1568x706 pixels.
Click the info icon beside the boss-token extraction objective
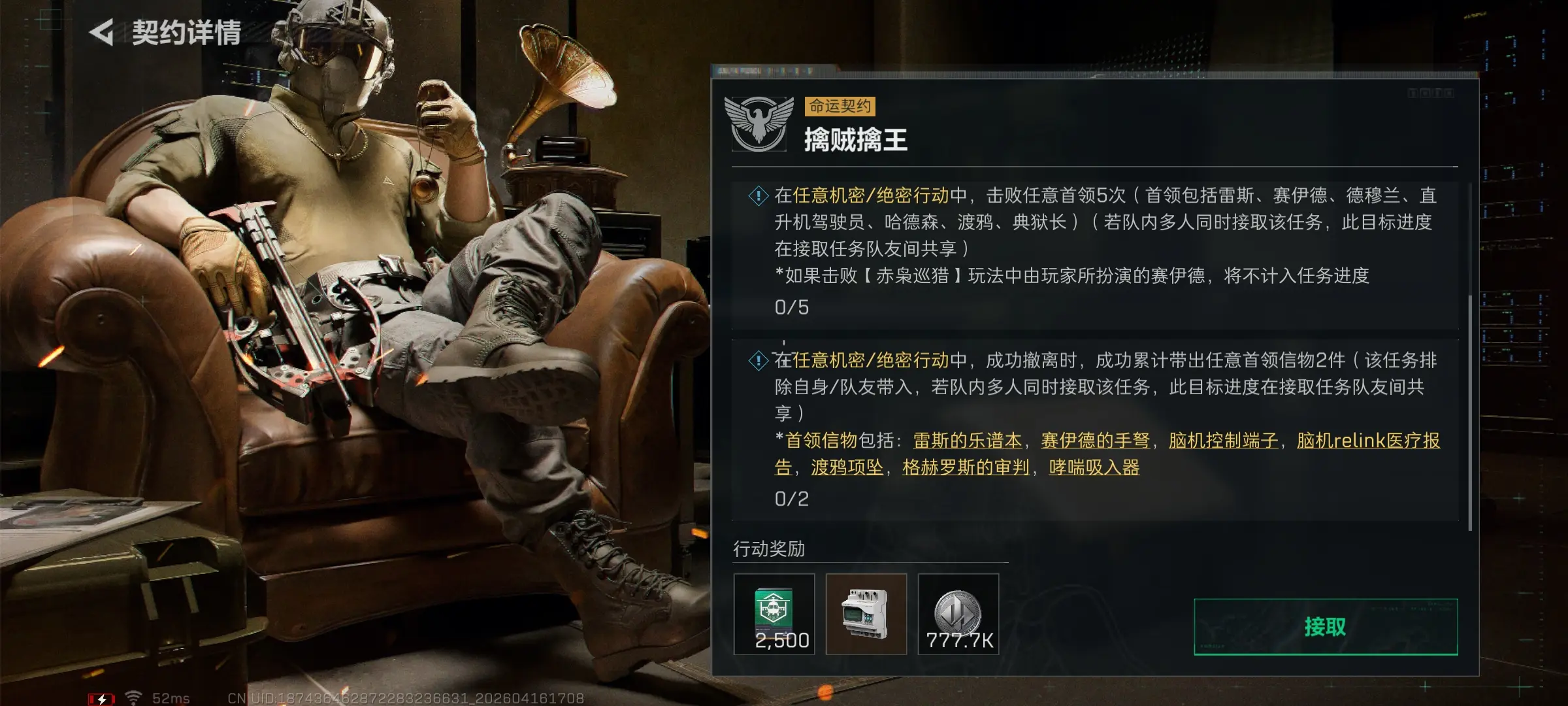point(758,360)
